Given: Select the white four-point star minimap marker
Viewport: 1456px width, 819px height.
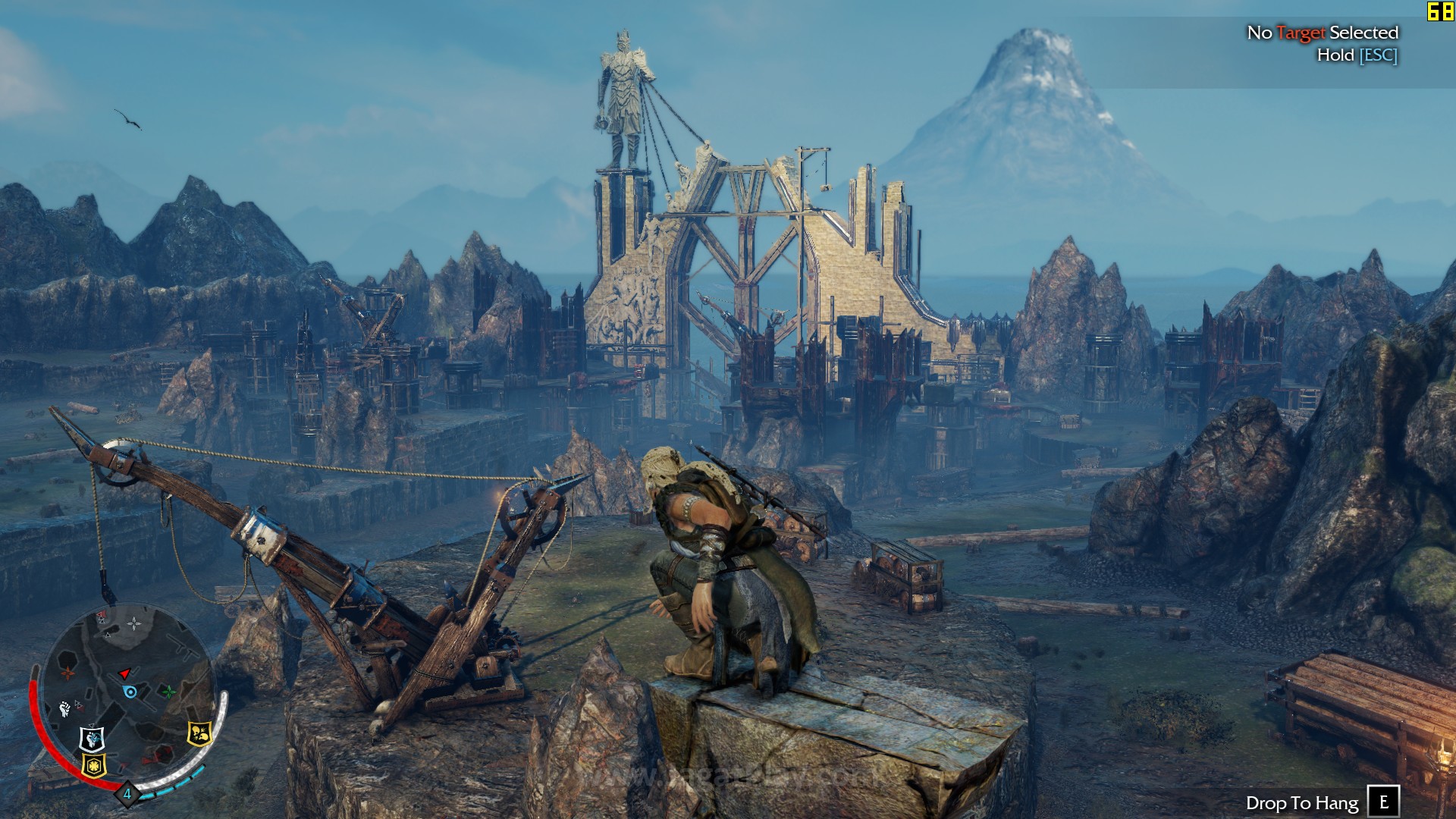Looking at the screenshot, I should [x=133, y=624].
